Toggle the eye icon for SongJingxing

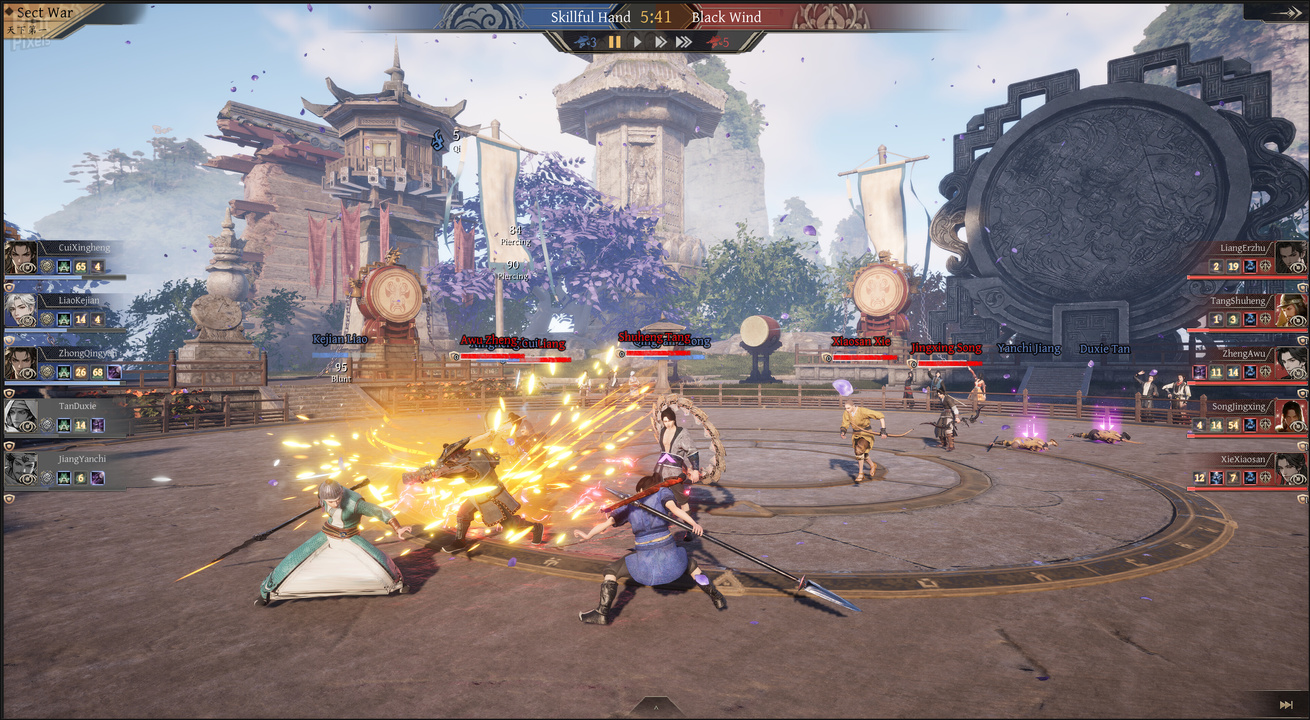coord(1297,426)
